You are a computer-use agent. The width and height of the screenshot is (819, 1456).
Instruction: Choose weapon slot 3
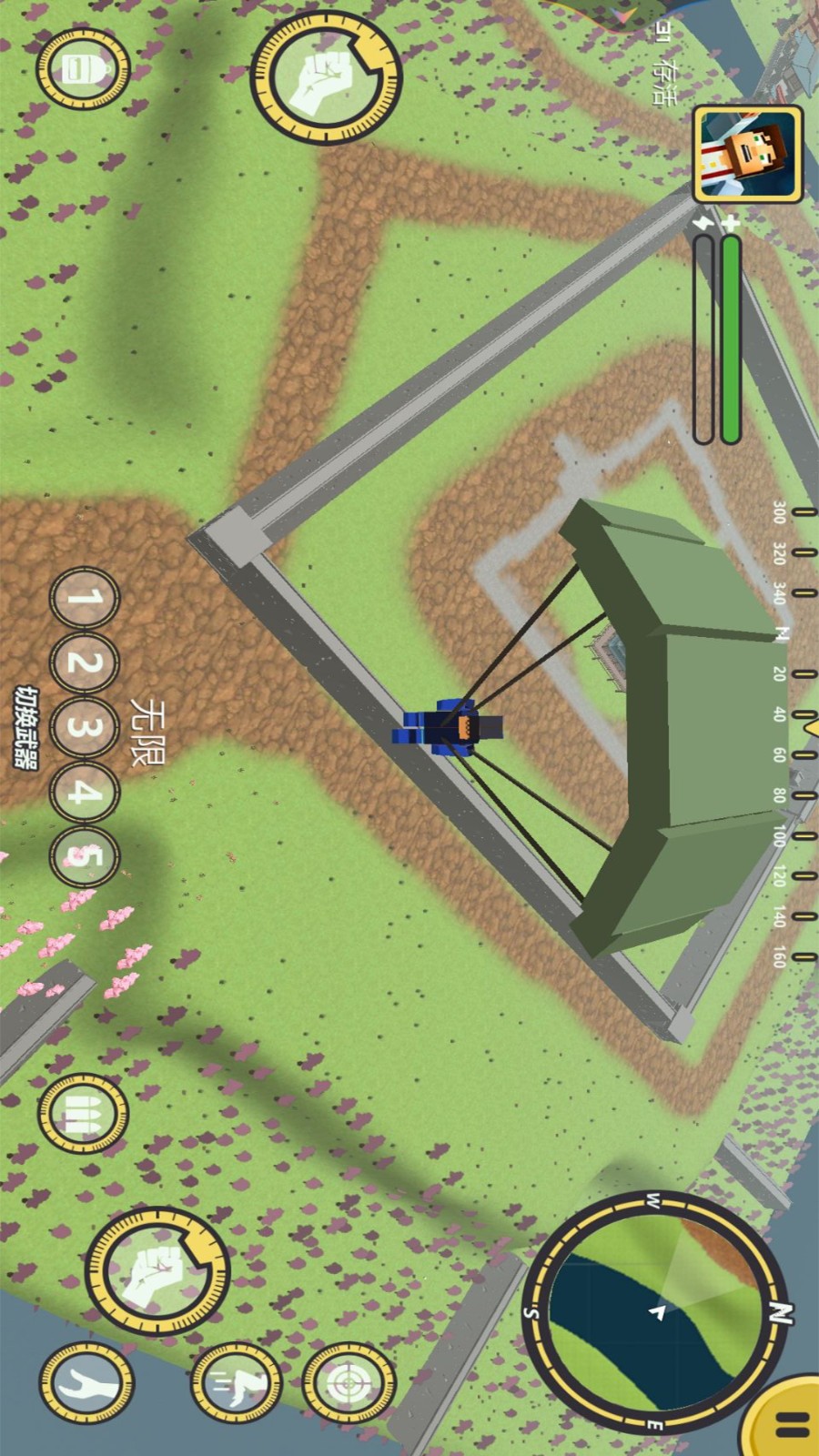coord(84,727)
